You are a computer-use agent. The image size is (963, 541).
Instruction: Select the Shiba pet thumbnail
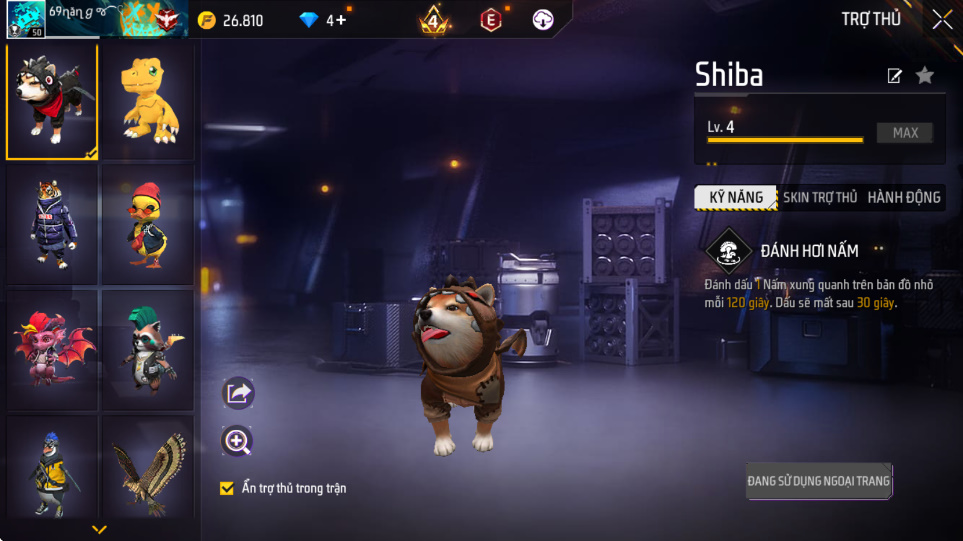[52, 101]
